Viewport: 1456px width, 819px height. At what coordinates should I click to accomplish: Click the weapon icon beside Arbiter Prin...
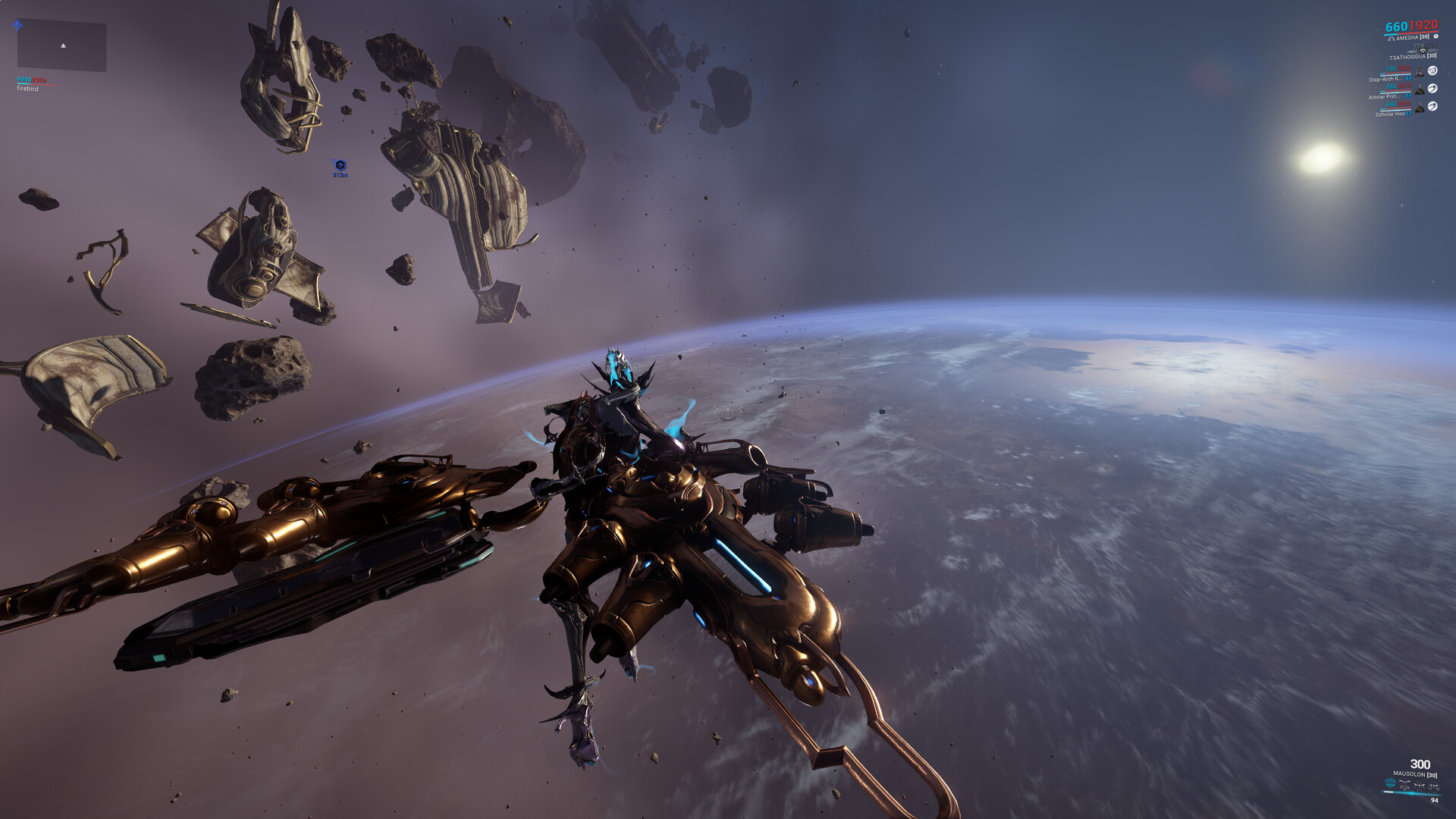(x=1432, y=89)
